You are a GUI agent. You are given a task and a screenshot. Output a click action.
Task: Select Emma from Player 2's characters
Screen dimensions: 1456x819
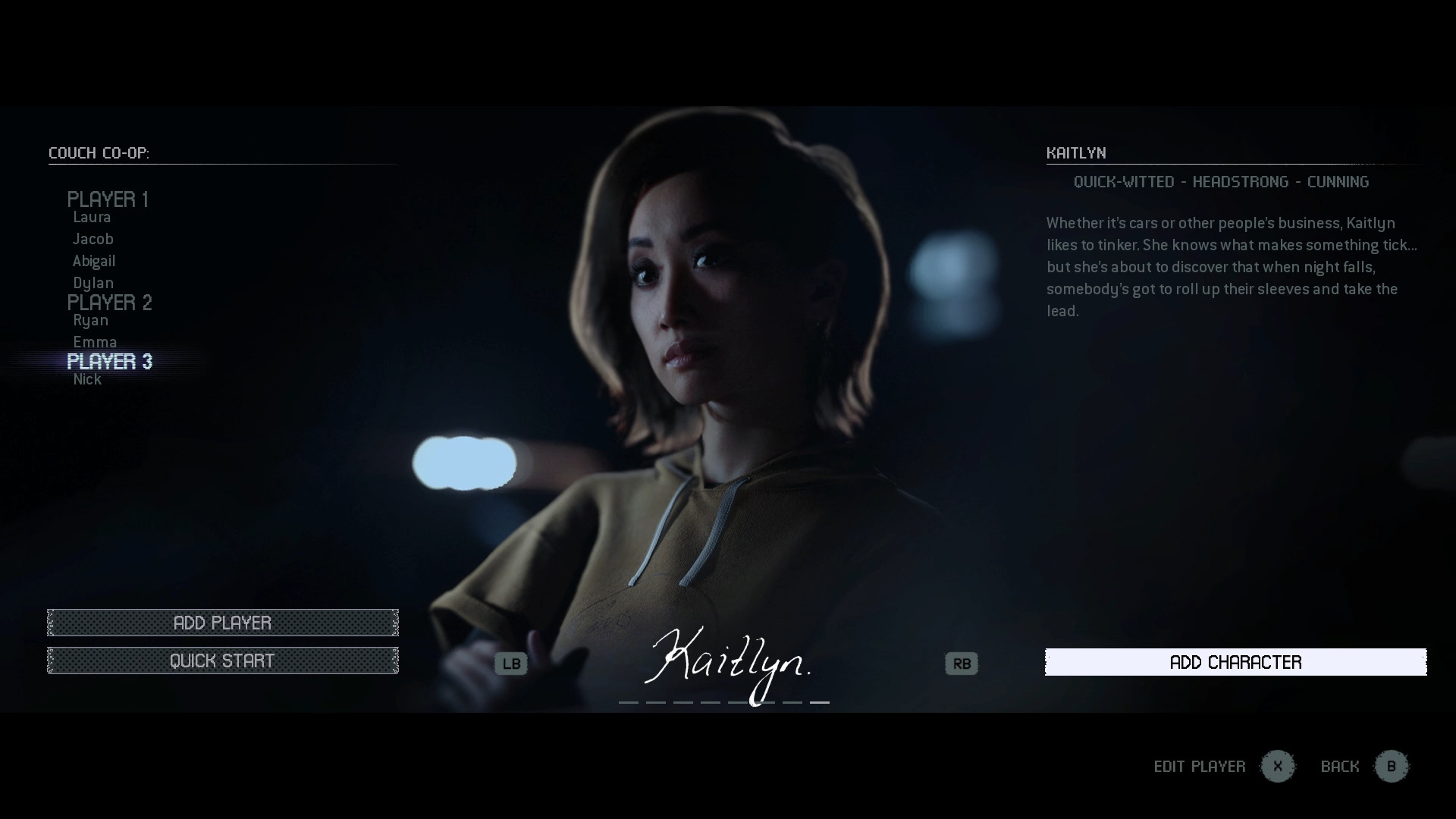pyautogui.click(x=96, y=341)
